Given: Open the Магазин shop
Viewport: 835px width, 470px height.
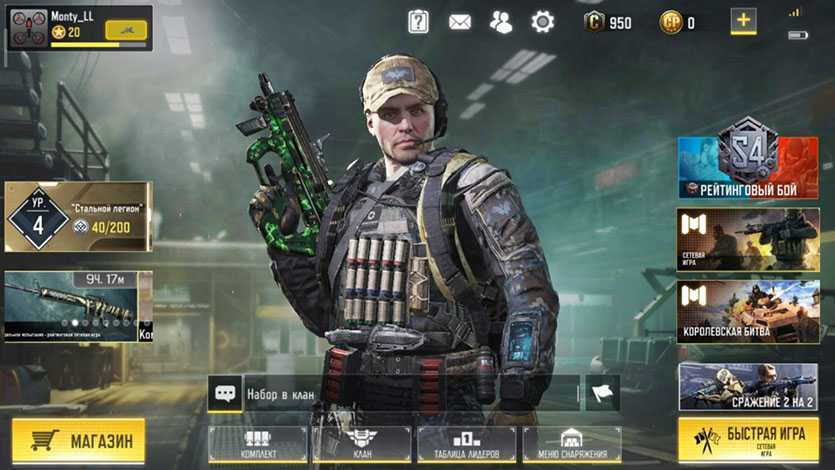Looking at the screenshot, I should click(x=78, y=441).
